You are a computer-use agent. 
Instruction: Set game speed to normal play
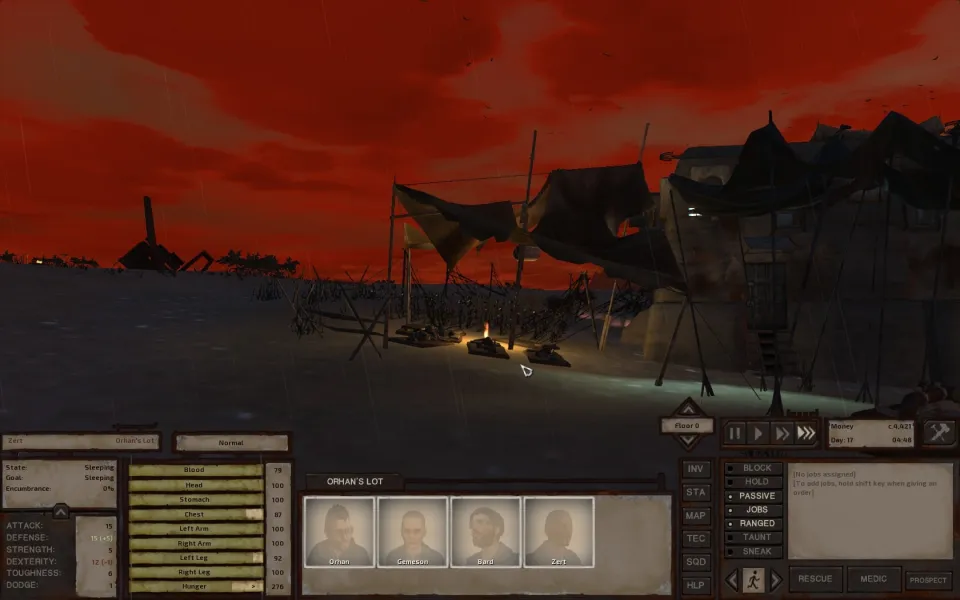(x=759, y=433)
